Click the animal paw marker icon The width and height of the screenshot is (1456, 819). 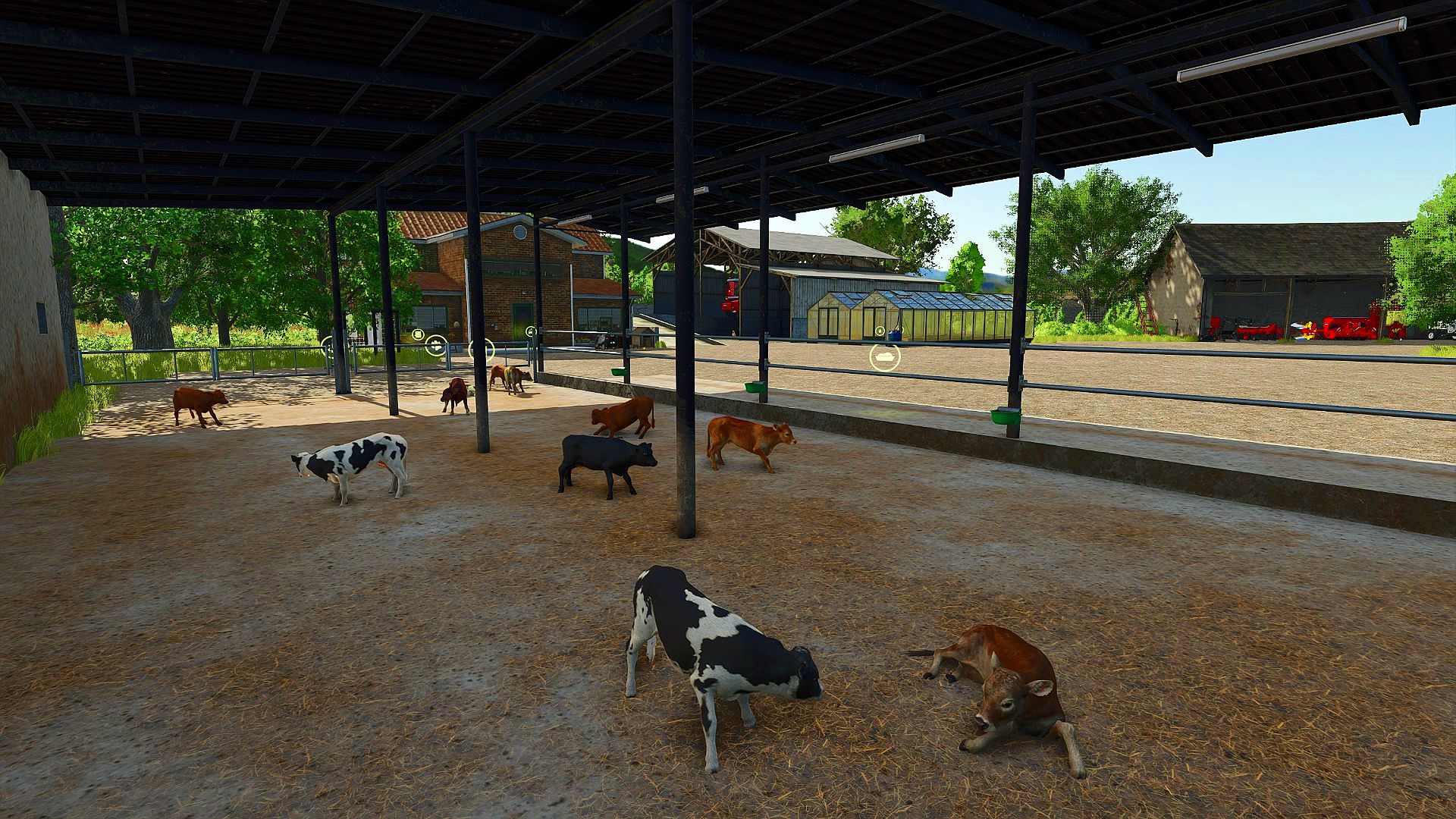pyautogui.click(x=436, y=346)
